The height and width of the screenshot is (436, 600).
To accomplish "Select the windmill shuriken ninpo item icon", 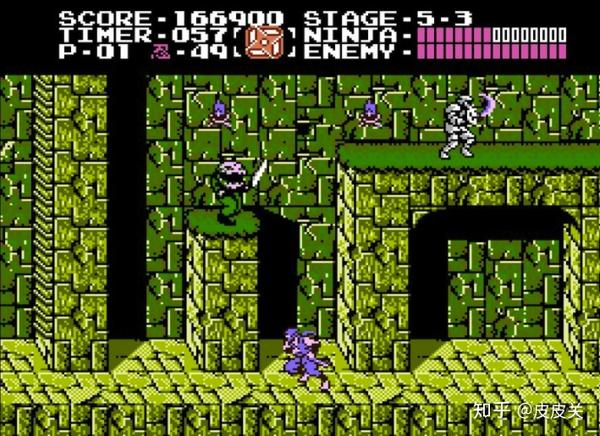I will pos(264,42).
